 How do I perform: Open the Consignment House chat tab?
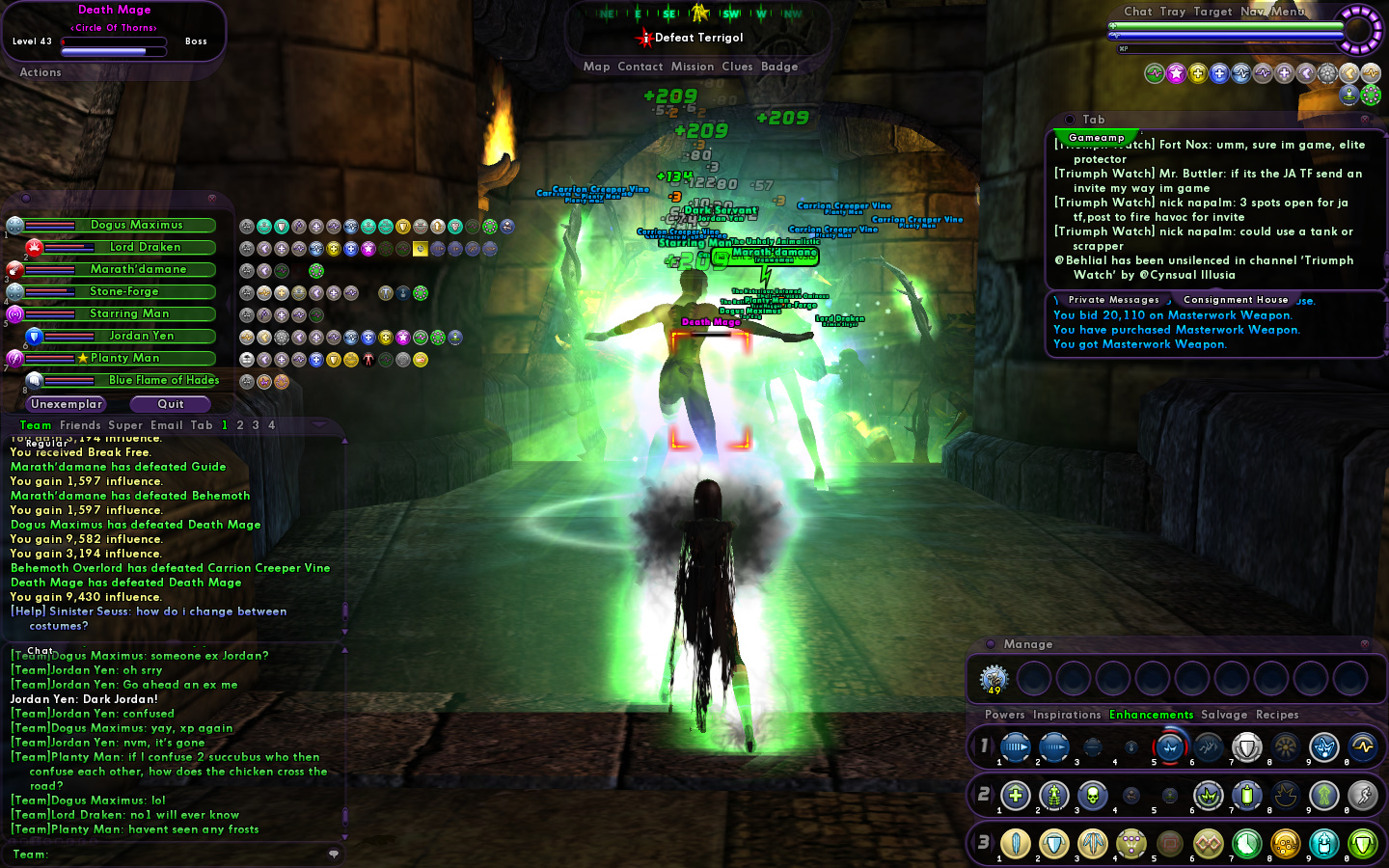pyautogui.click(x=1236, y=300)
